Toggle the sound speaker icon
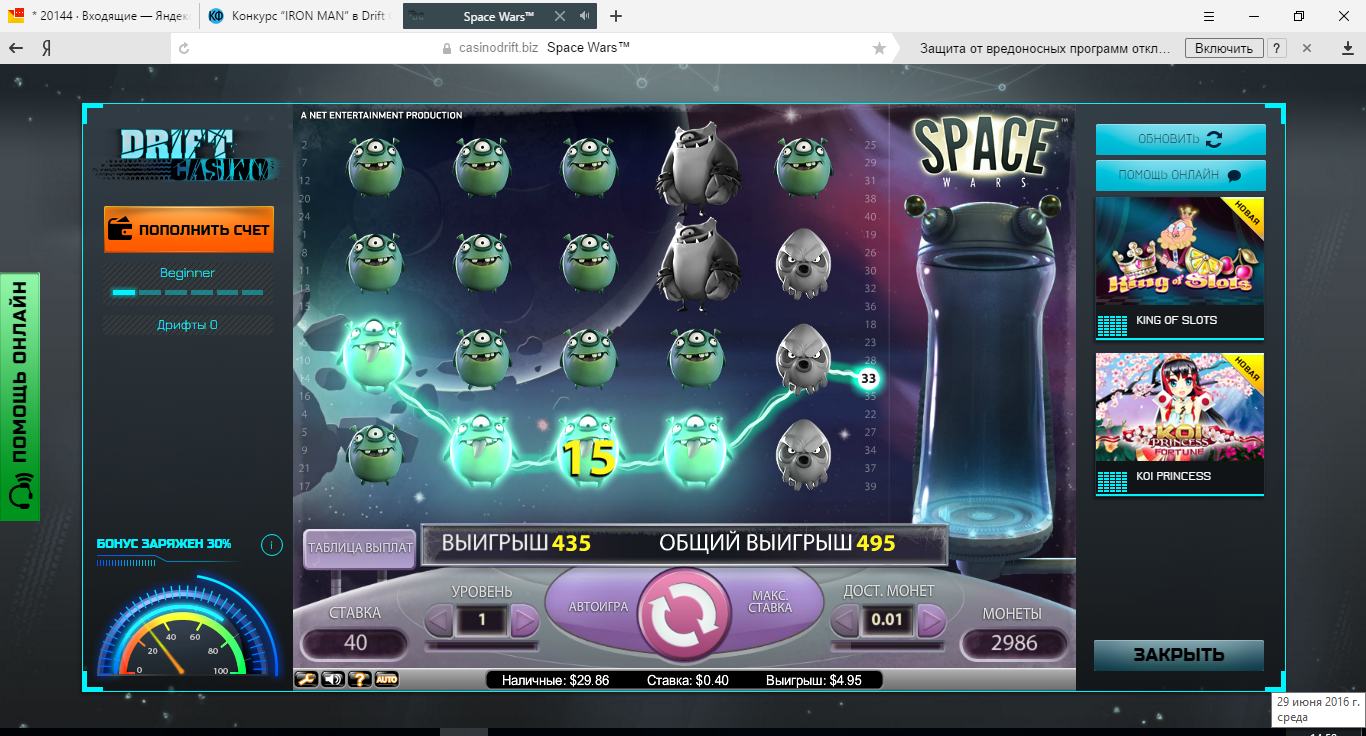 333,680
